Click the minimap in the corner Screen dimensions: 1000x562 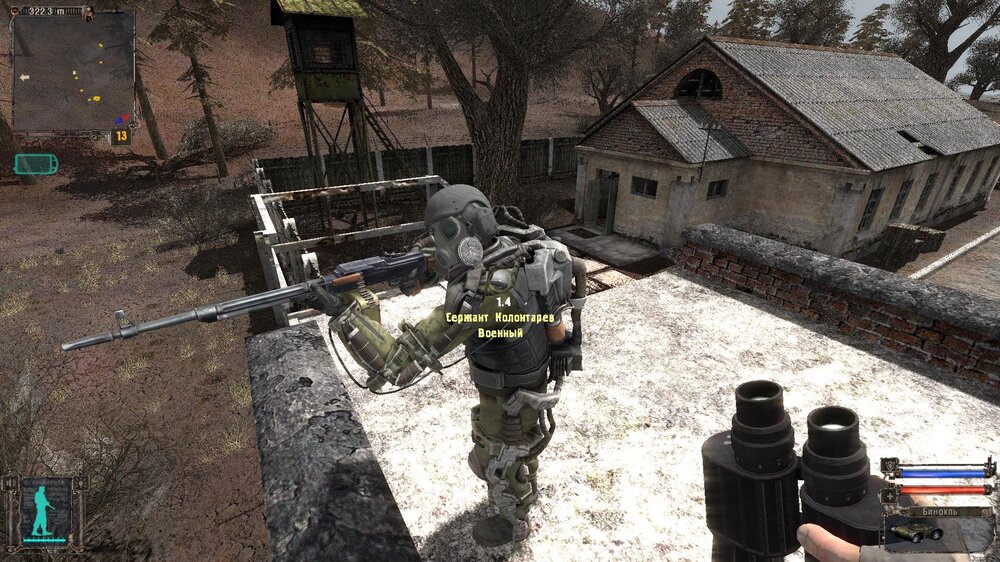72,72
